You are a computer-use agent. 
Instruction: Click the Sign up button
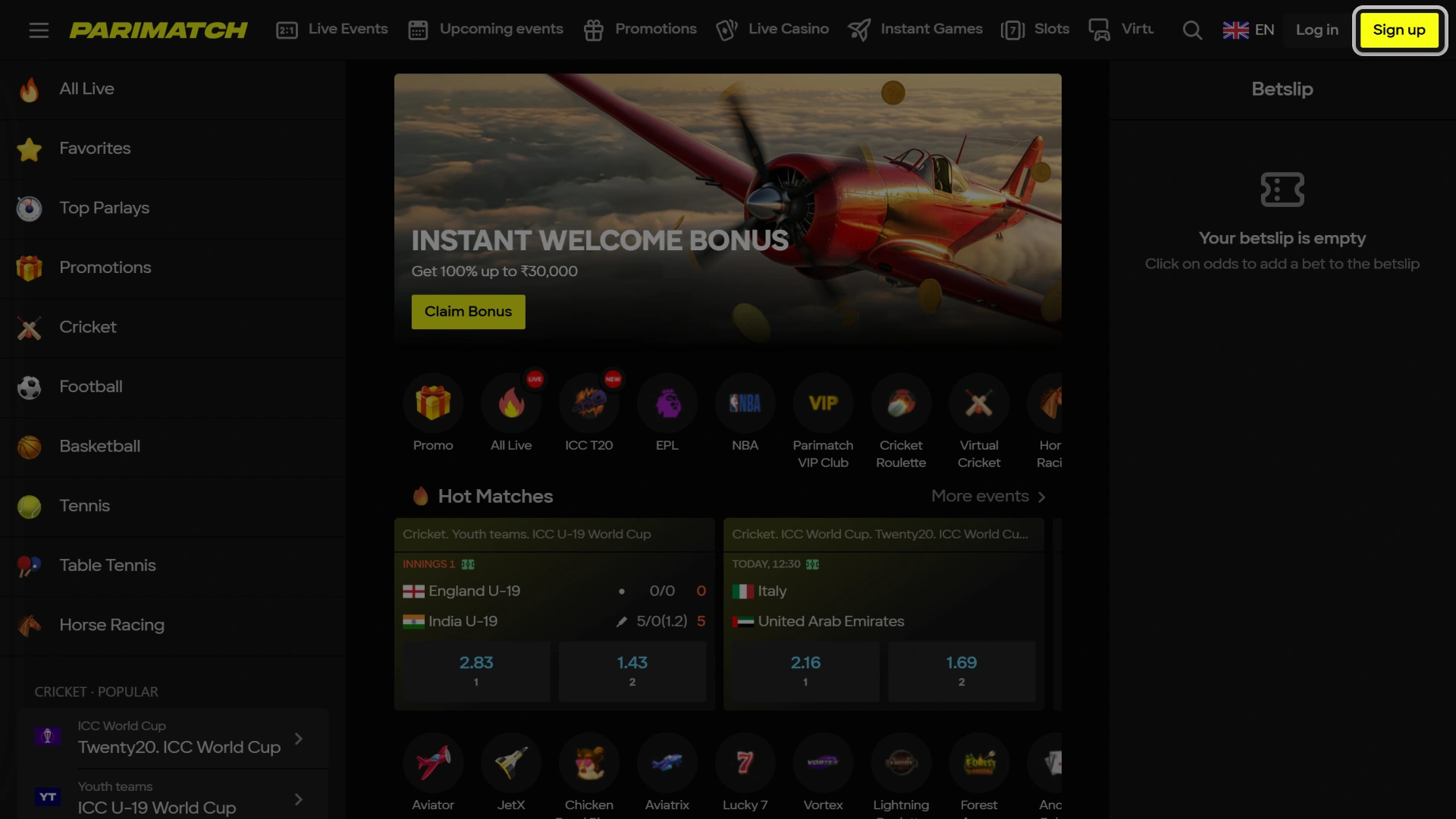pyautogui.click(x=1399, y=30)
